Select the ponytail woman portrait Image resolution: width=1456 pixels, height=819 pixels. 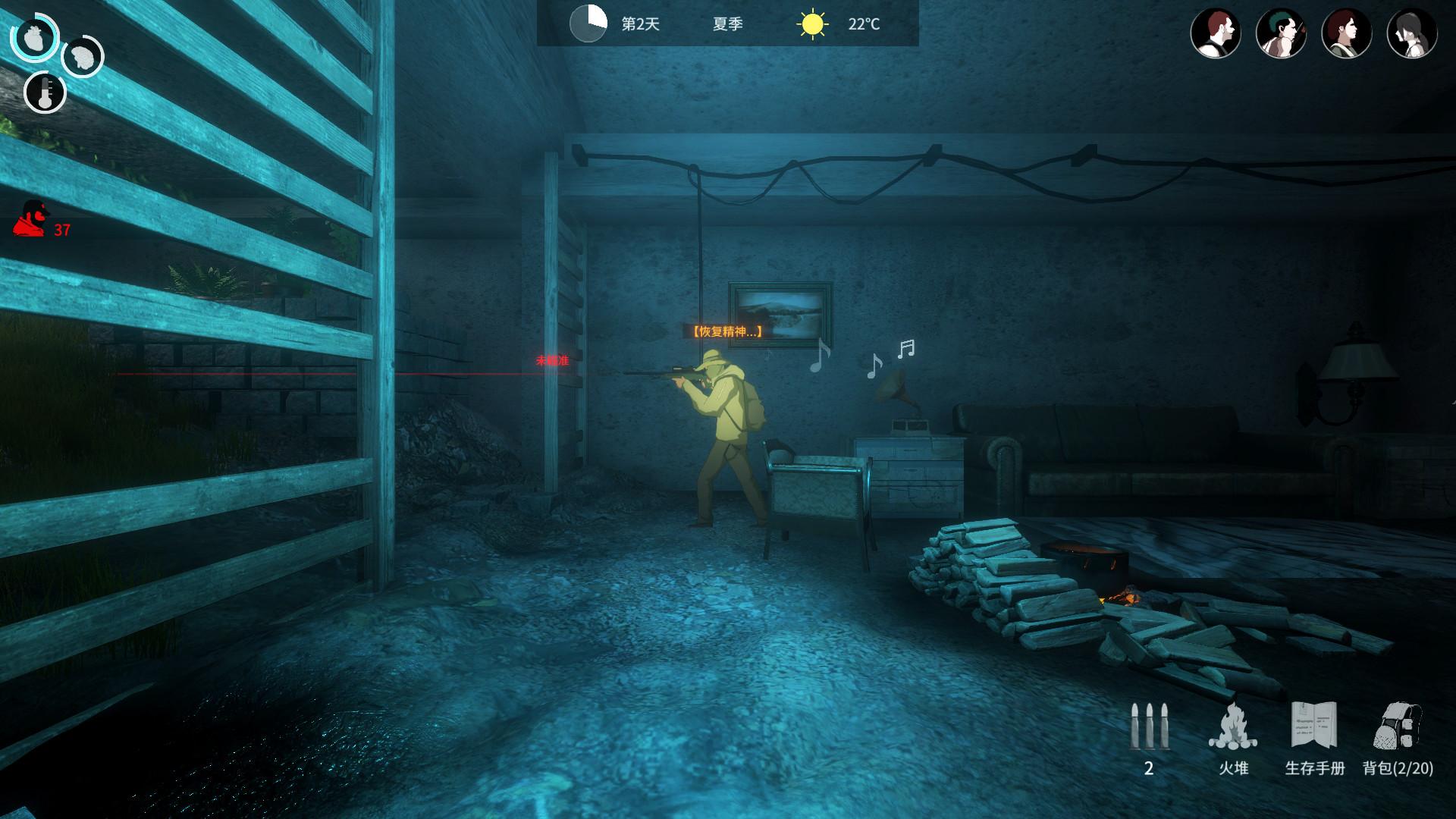(x=1412, y=34)
